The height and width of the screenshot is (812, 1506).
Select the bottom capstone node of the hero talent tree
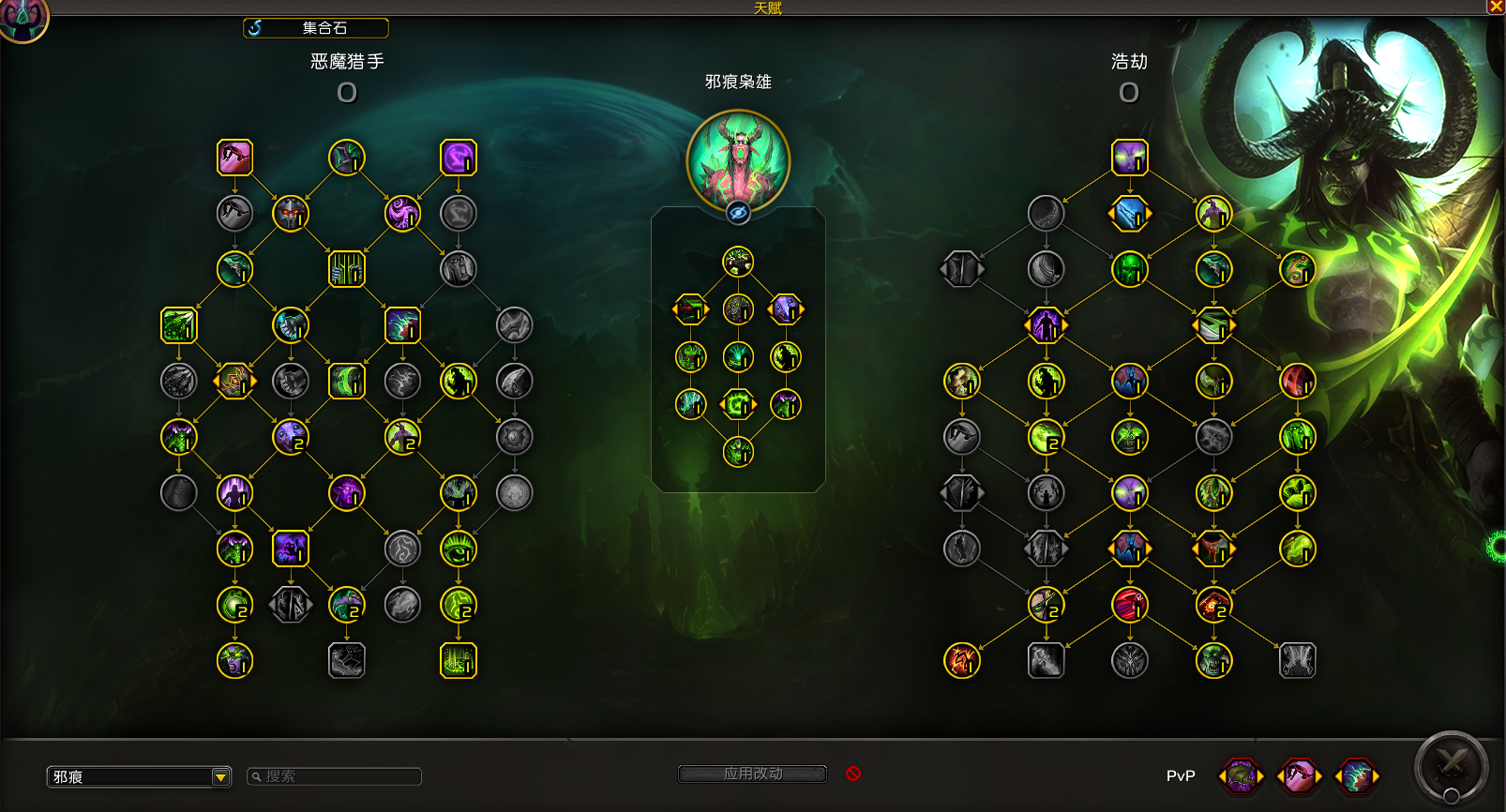point(738,451)
